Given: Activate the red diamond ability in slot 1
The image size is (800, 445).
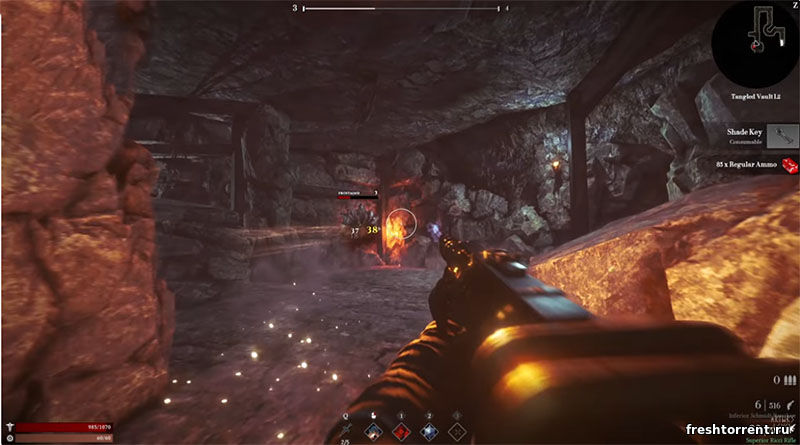Looking at the screenshot, I should [x=400, y=431].
